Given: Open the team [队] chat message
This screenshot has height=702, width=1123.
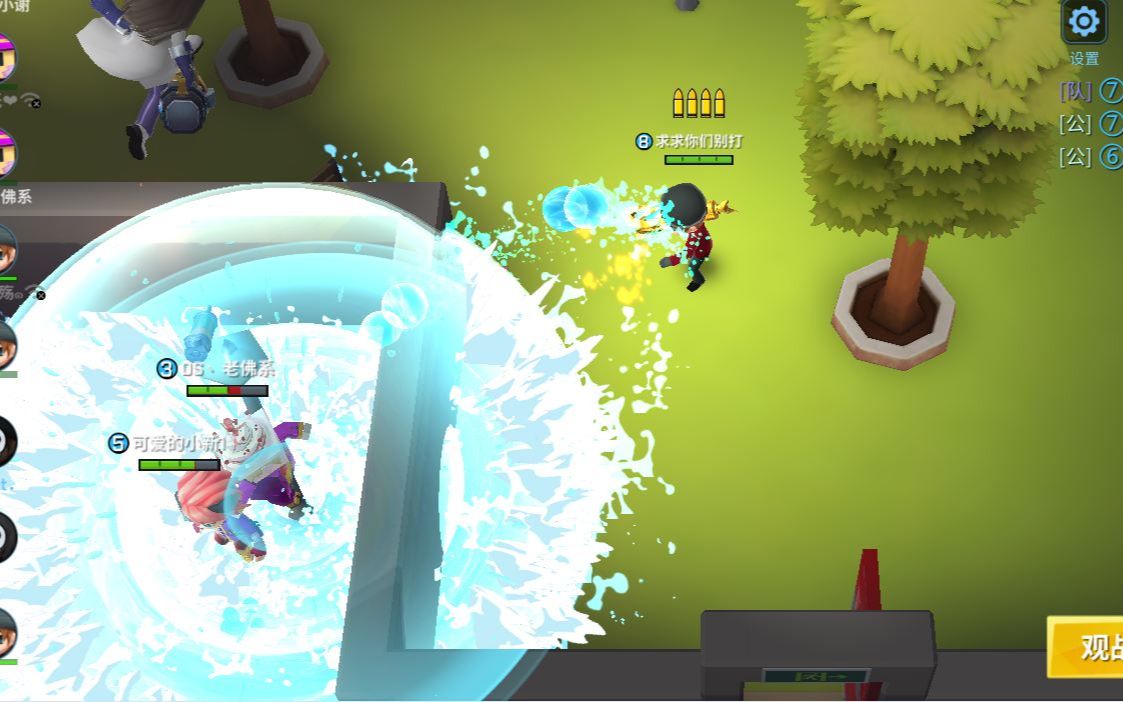Looking at the screenshot, I should (x=1090, y=91).
